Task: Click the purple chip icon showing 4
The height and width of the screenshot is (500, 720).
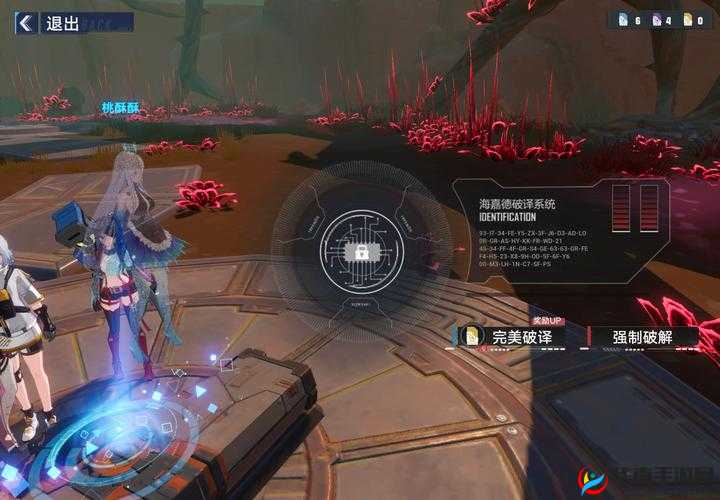Action: (x=656, y=20)
